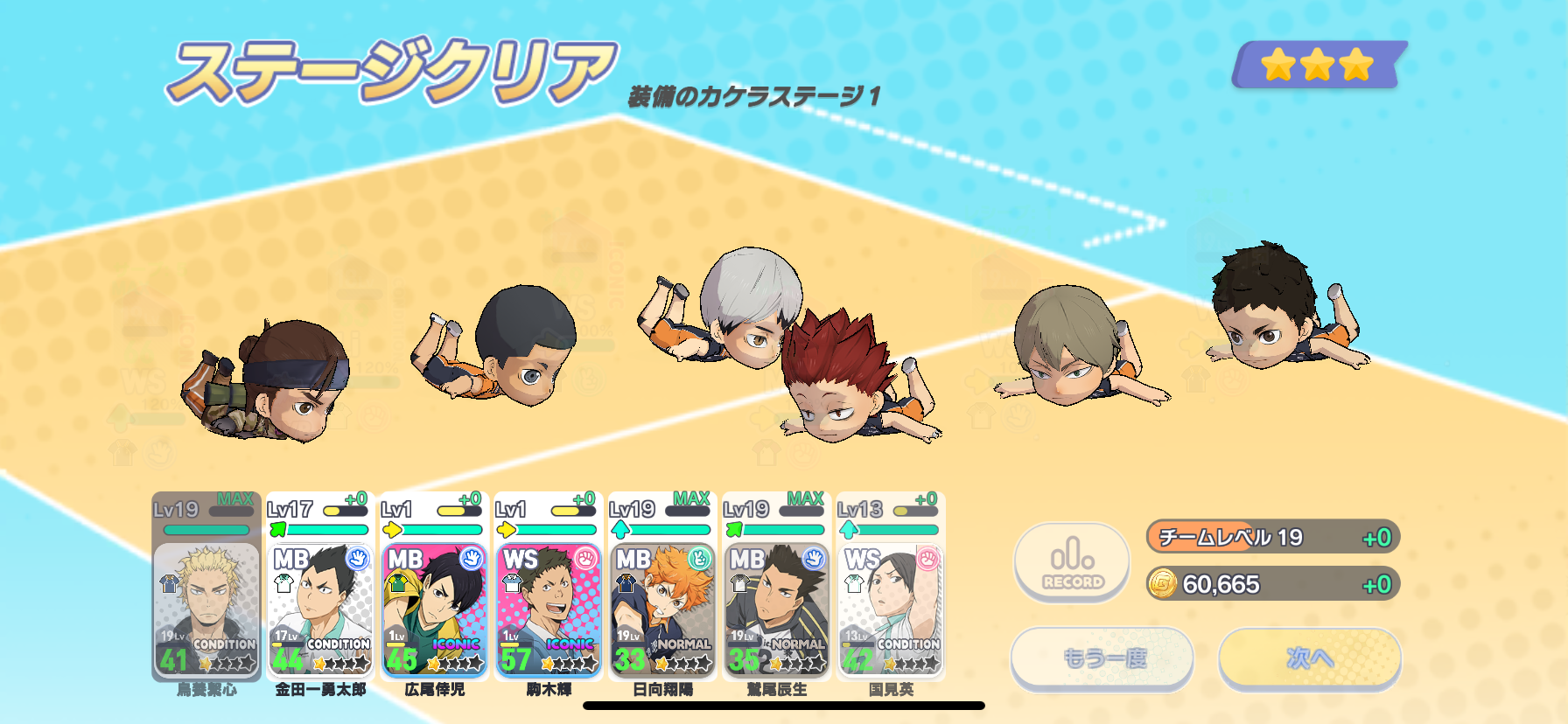The width and height of the screenshot is (1568, 724).
Task: Proceed with the 次へ button
Action: [x=1309, y=658]
